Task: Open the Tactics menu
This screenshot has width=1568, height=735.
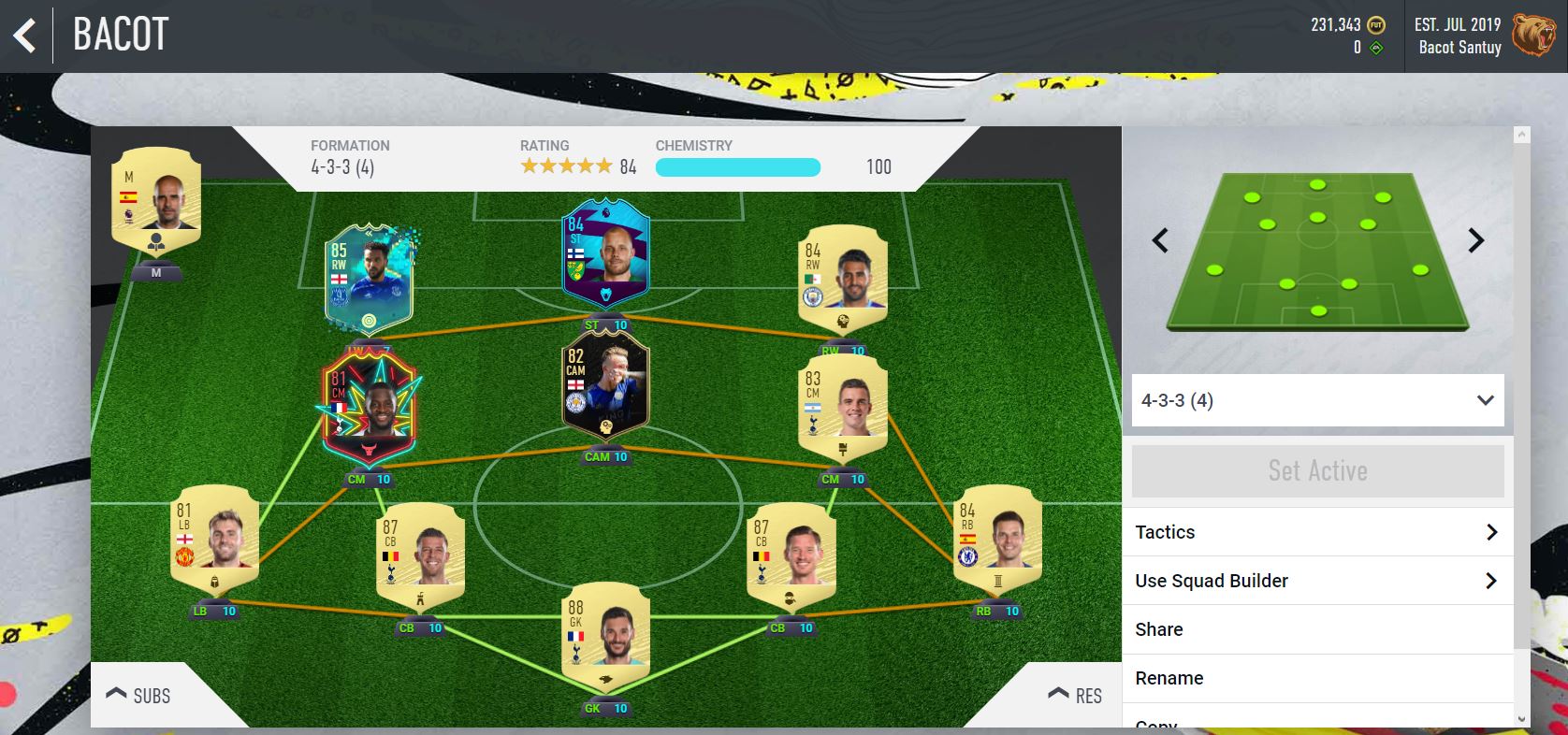Action: click(1316, 532)
